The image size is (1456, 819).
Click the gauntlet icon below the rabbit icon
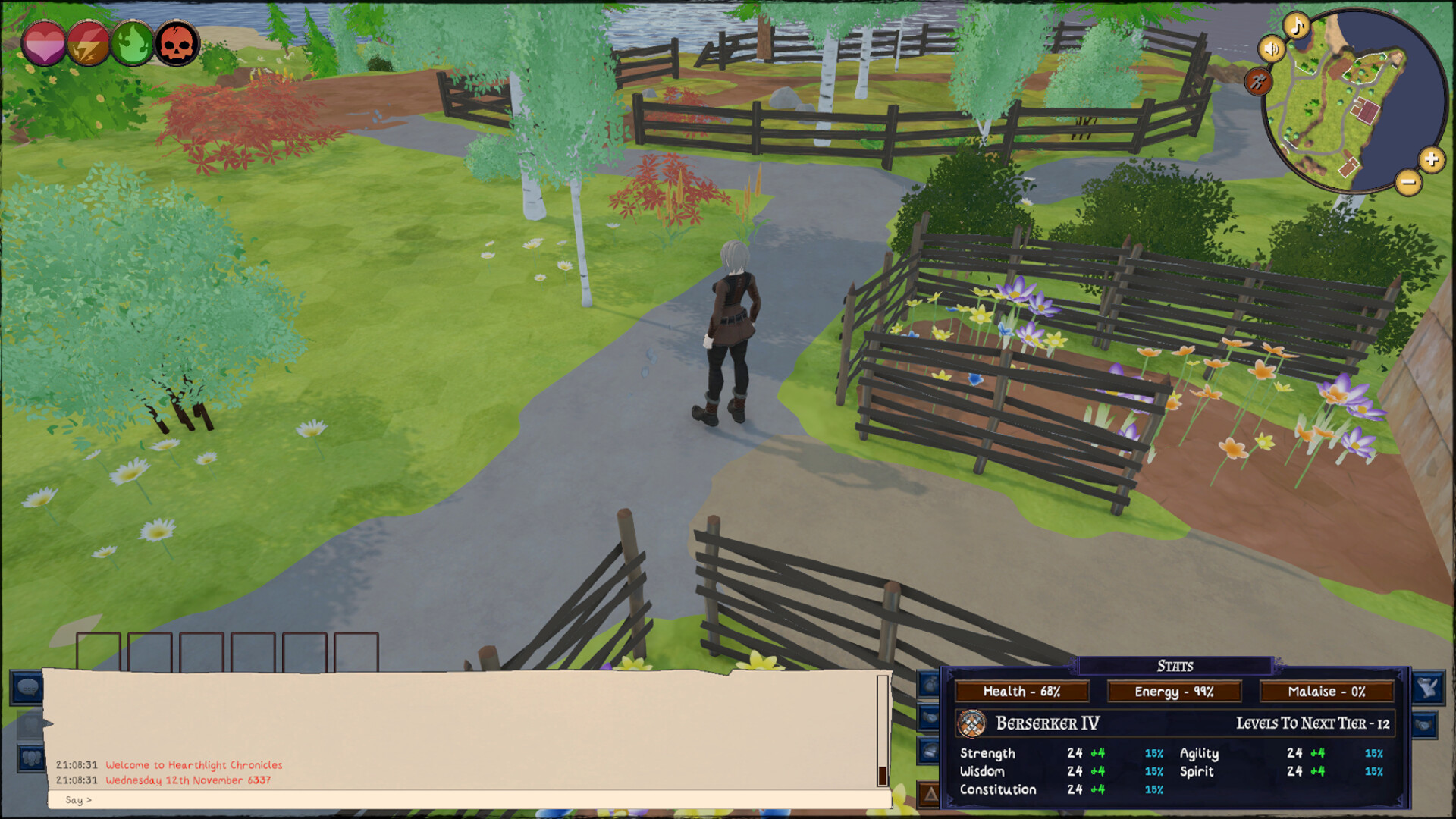tap(1426, 725)
